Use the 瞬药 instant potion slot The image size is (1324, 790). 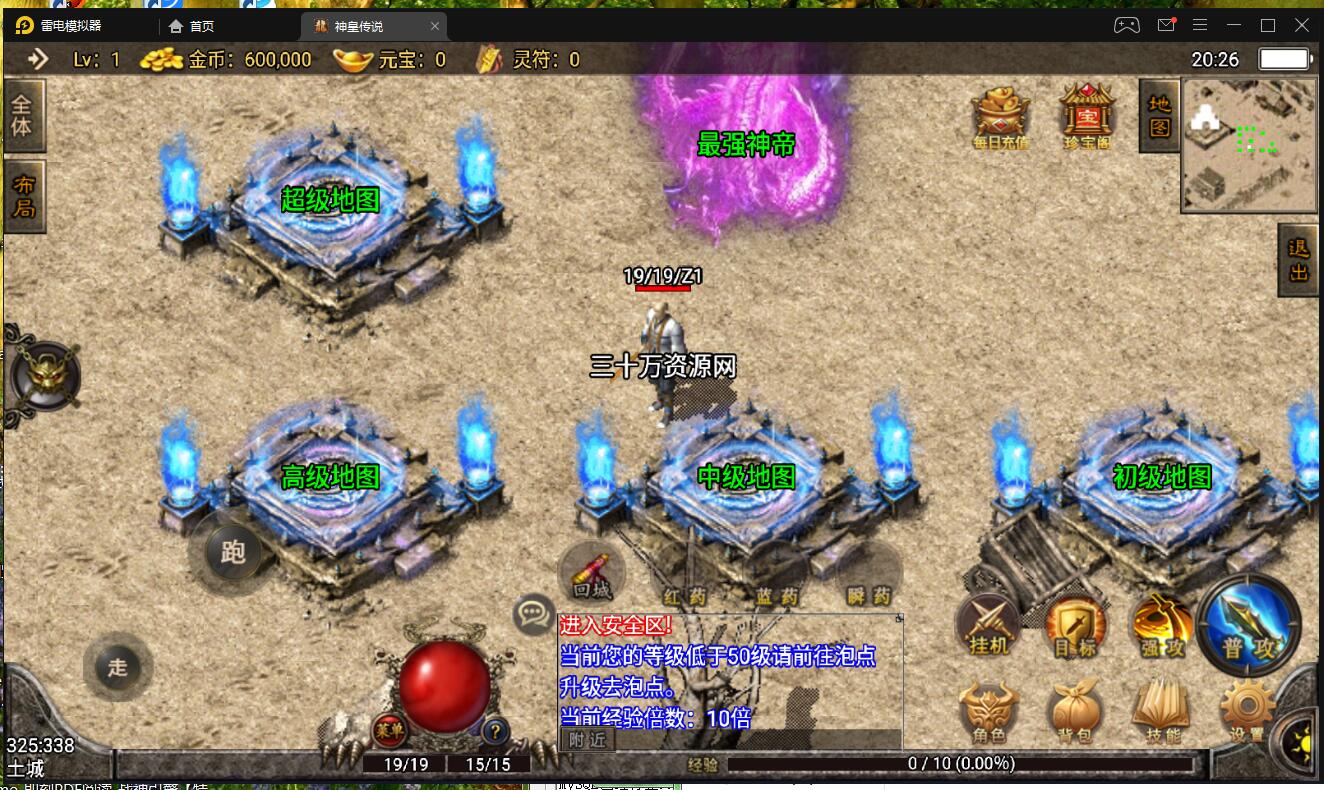pos(868,578)
